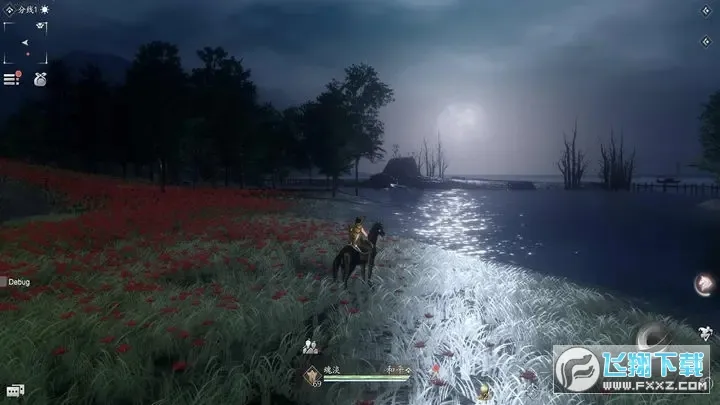
Task: Click the Debug button
Action: [x=16, y=283]
